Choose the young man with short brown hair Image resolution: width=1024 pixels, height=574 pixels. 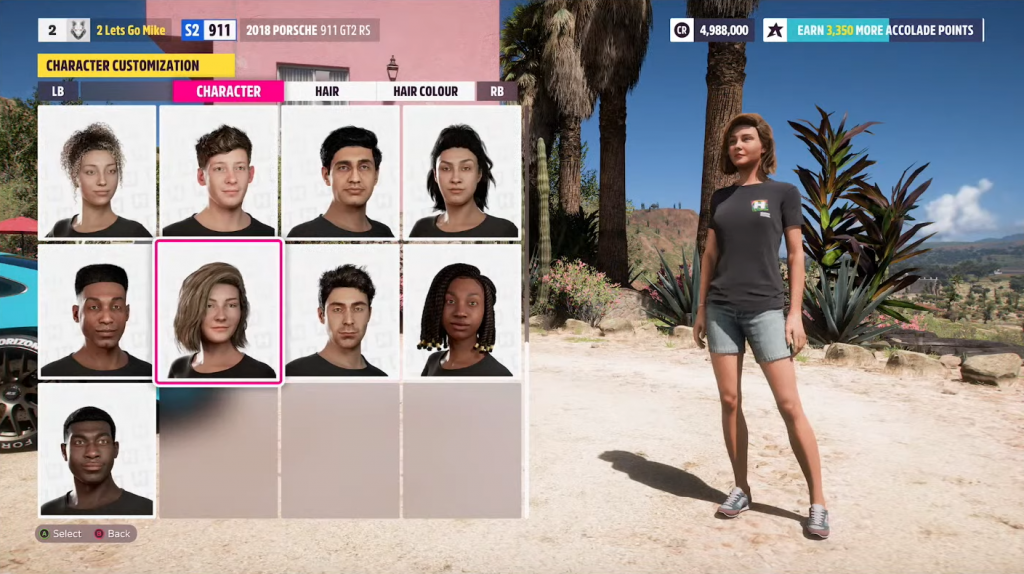219,171
